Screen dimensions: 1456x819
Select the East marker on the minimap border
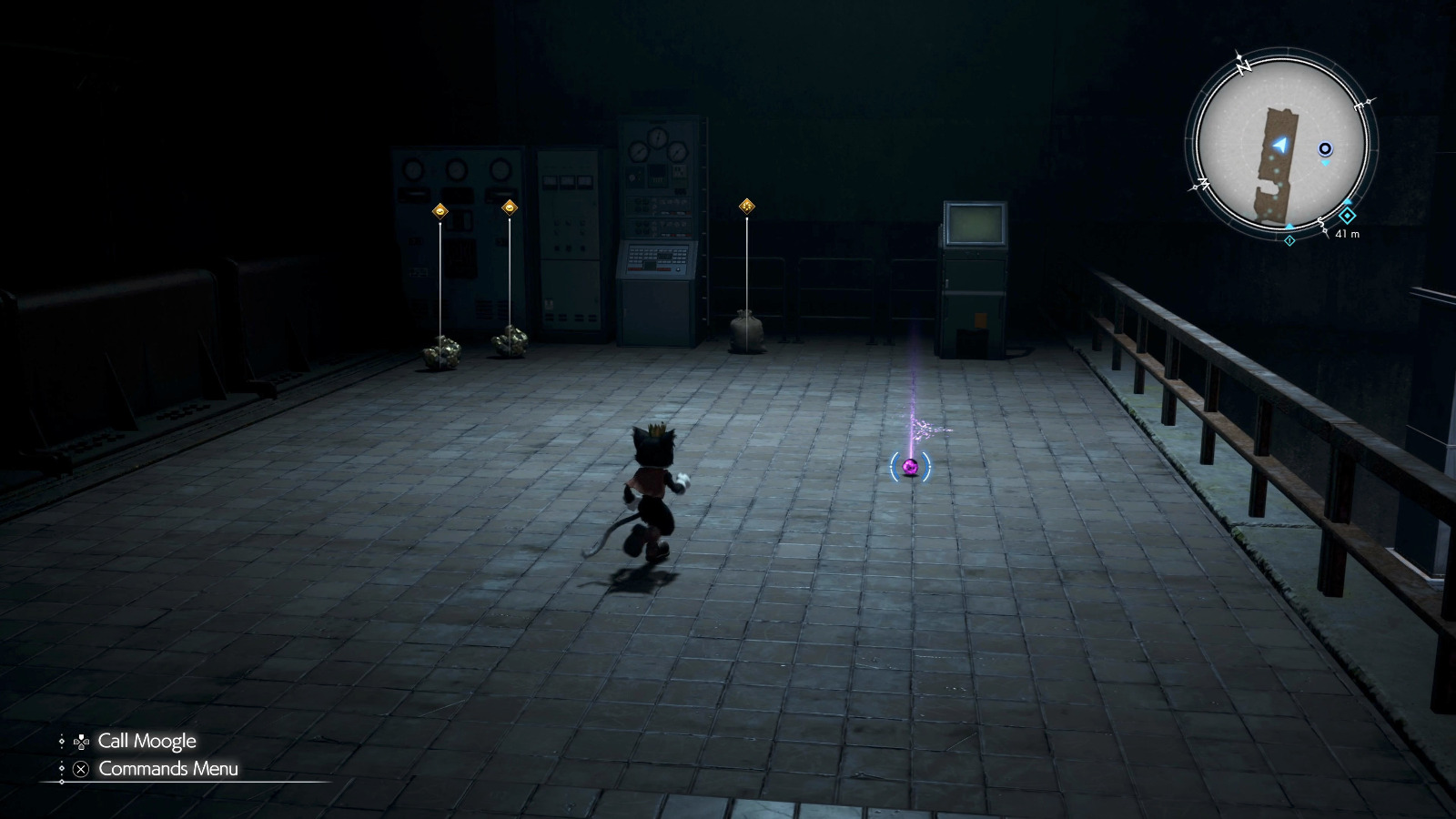[1360, 106]
